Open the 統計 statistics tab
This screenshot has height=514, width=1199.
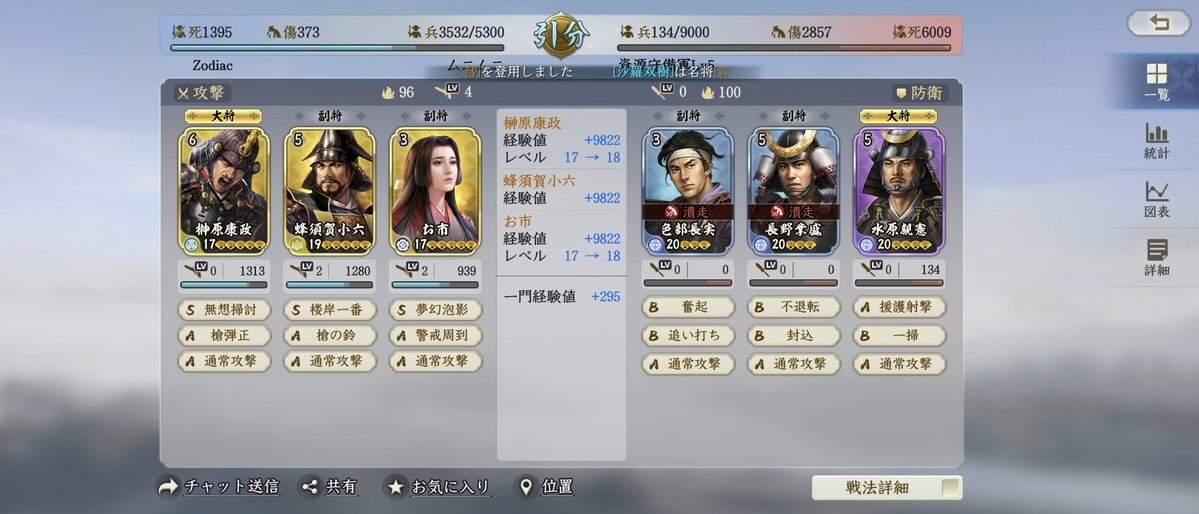tap(1156, 141)
